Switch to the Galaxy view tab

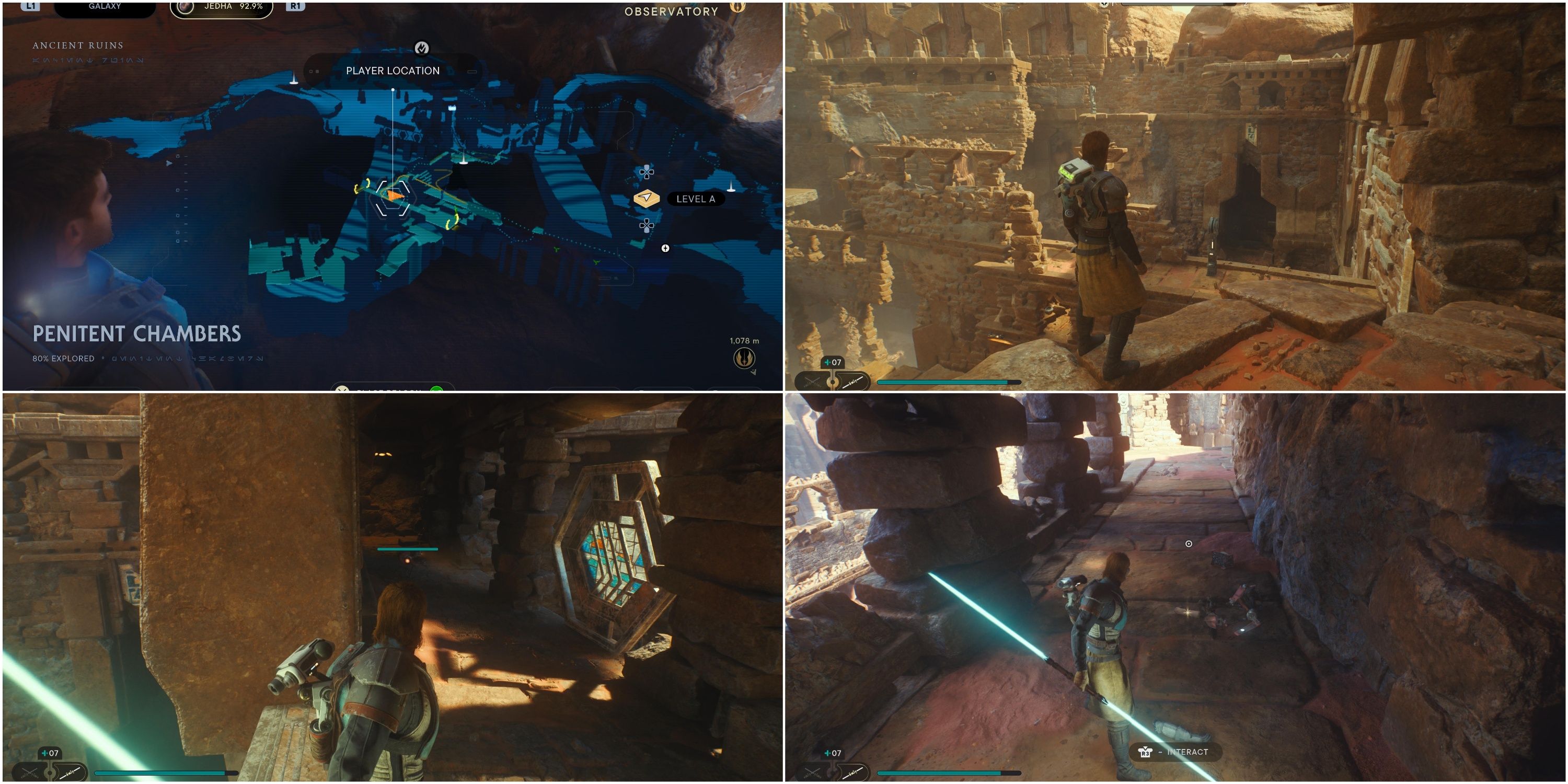pos(103,7)
